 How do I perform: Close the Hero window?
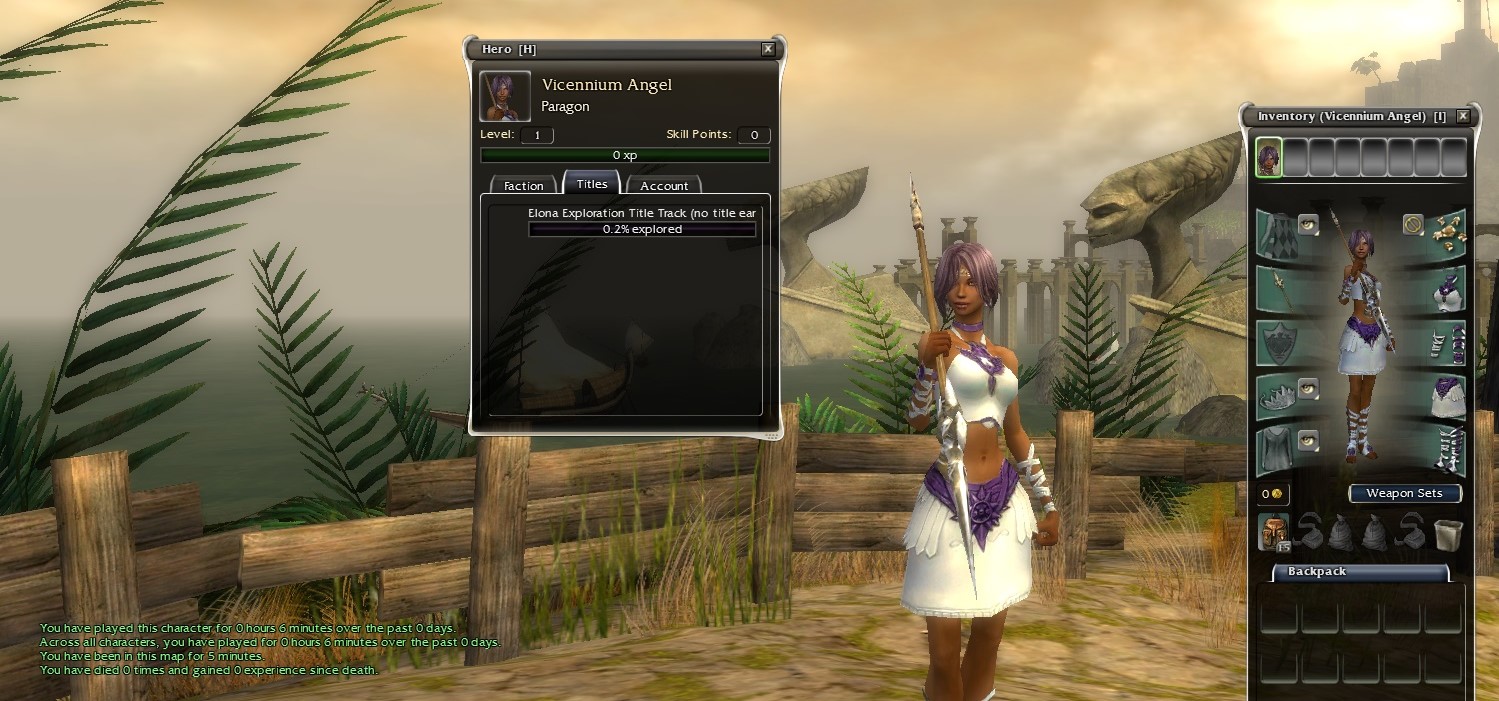click(x=768, y=49)
